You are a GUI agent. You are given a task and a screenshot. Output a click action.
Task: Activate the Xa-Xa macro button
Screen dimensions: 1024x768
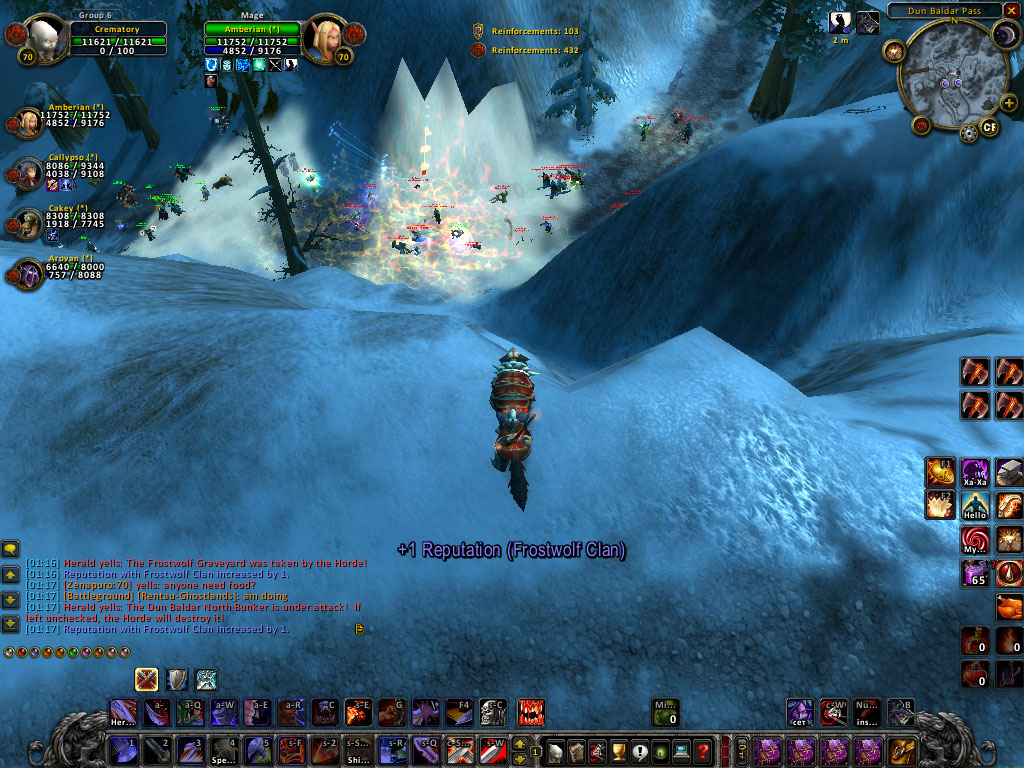point(975,472)
